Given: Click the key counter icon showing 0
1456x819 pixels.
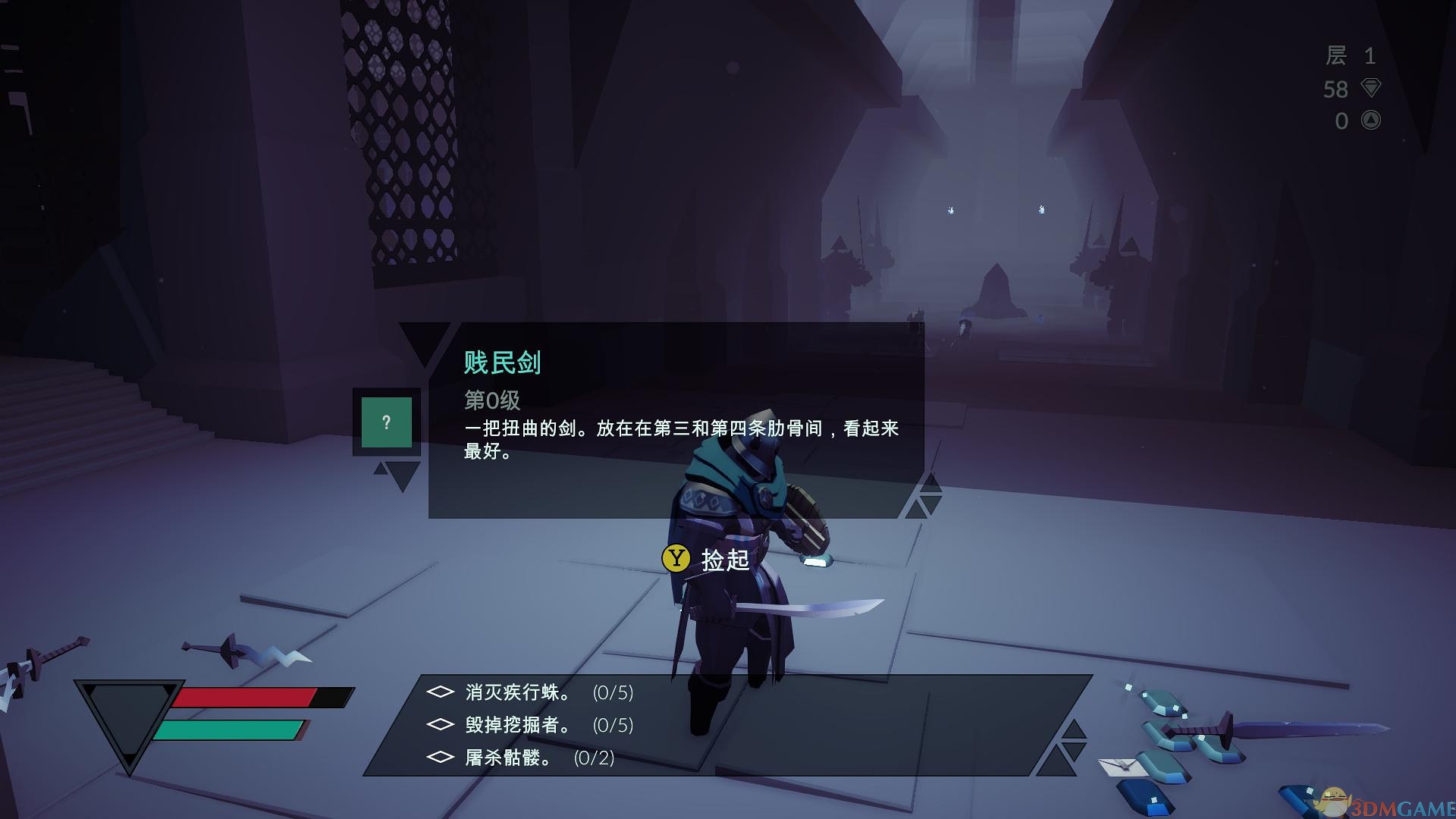Looking at the screenshot, I should click(x=1370, y=120).
